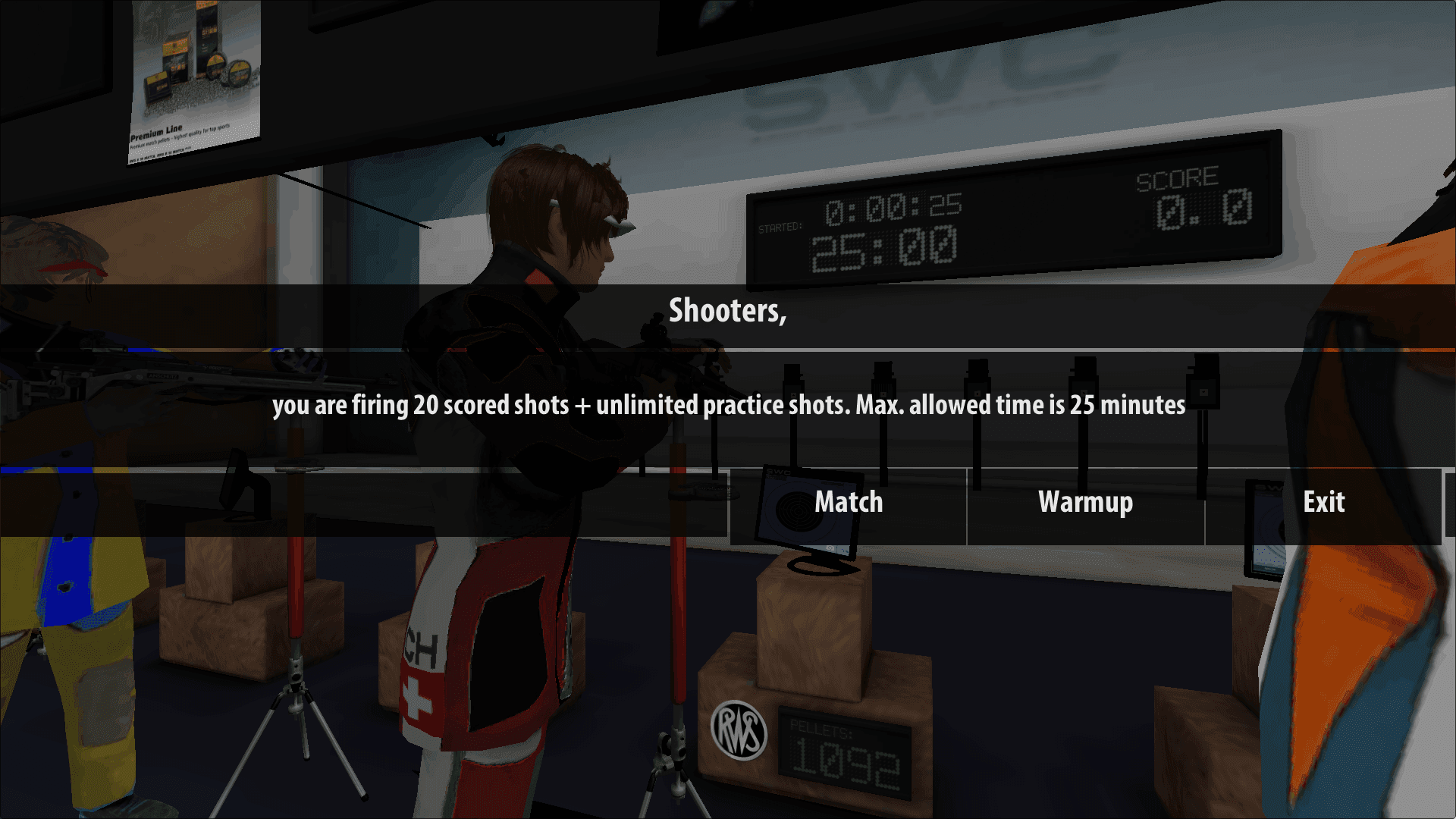Exit the shooting session

1323,503
